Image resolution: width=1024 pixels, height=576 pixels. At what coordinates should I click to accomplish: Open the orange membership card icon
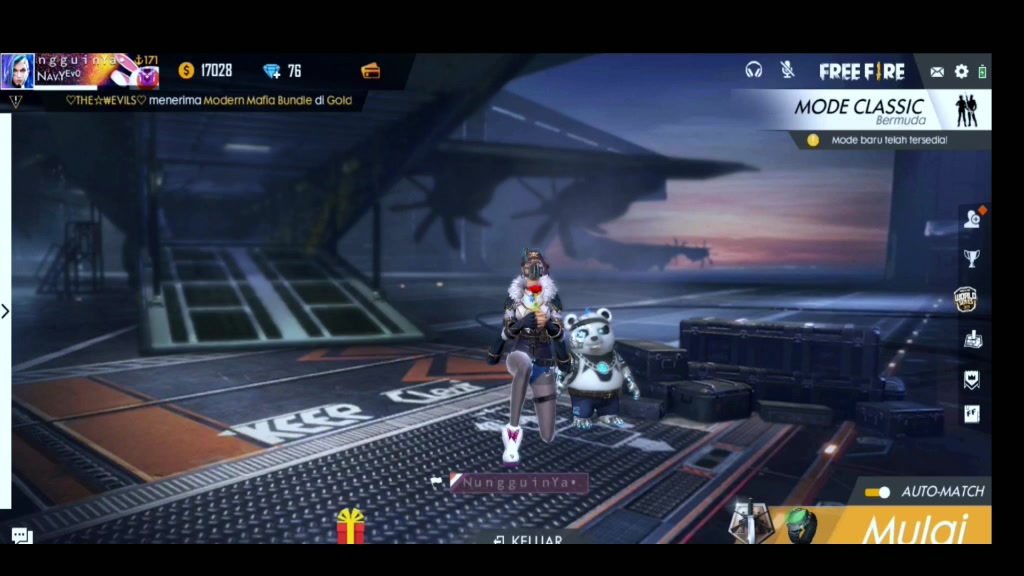click(370, 70)
